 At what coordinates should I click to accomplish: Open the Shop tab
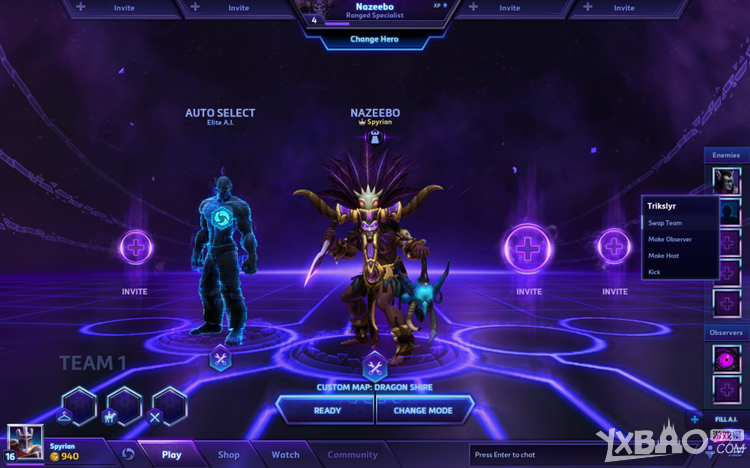tap(229, 455)
